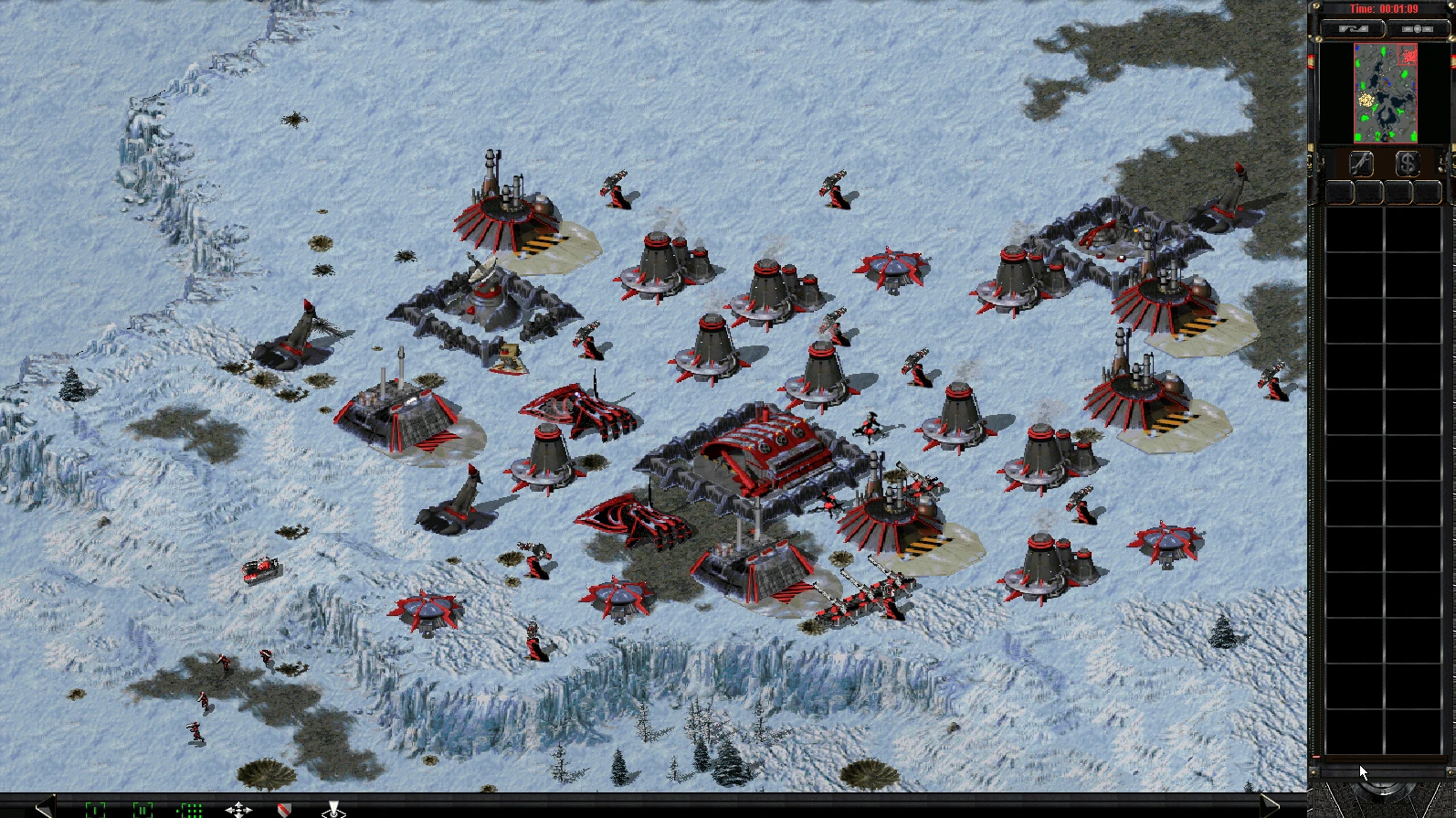Open the top-left sidebar button above the minimap

coord(1353,29)
